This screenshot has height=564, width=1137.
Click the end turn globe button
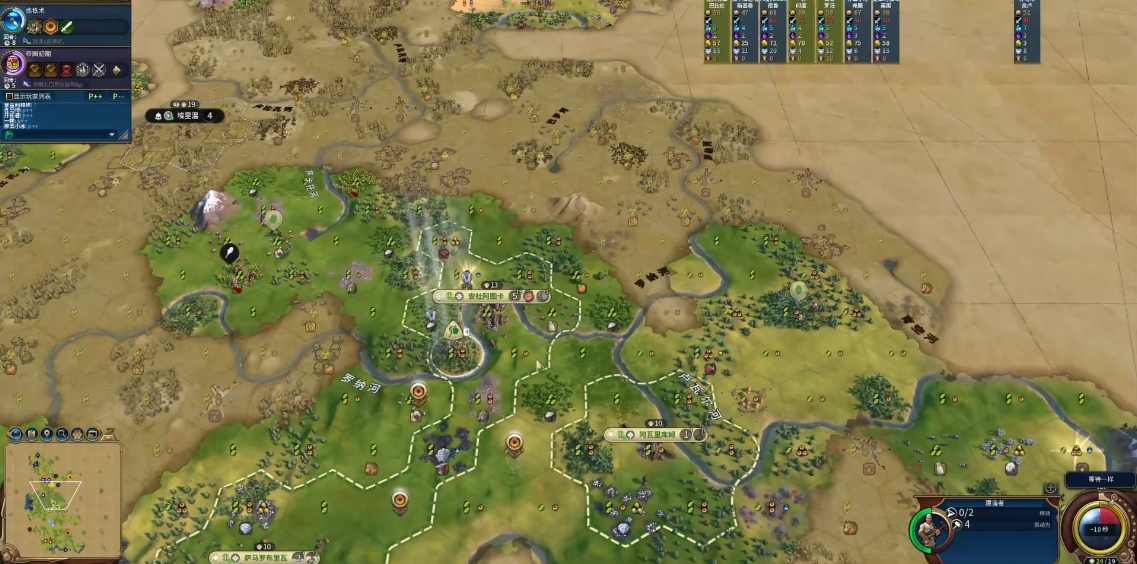coord(1098,526)
